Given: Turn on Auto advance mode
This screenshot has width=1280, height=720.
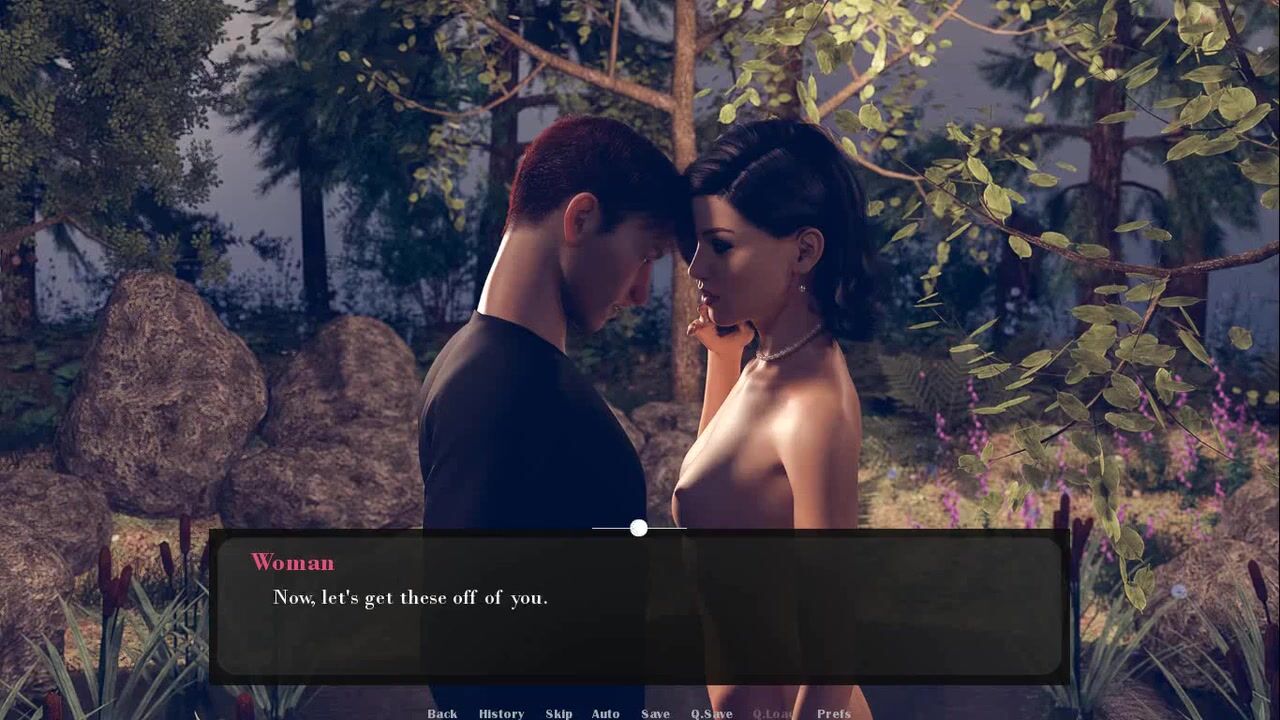Looking at the screenshot, I should pyautogui.click(x=605, y=713).
